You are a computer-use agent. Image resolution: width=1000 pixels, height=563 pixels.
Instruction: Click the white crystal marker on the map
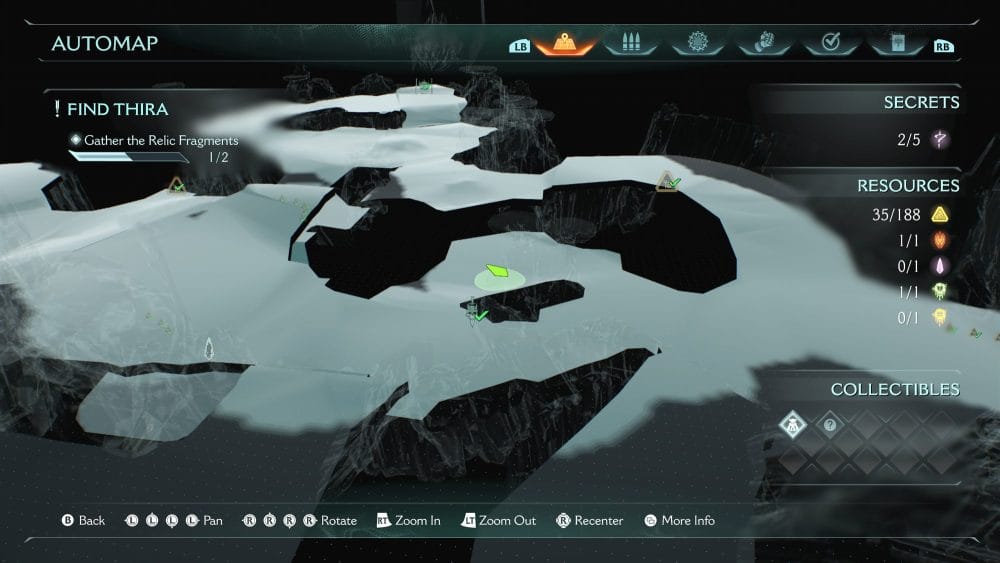coord(209,348)
